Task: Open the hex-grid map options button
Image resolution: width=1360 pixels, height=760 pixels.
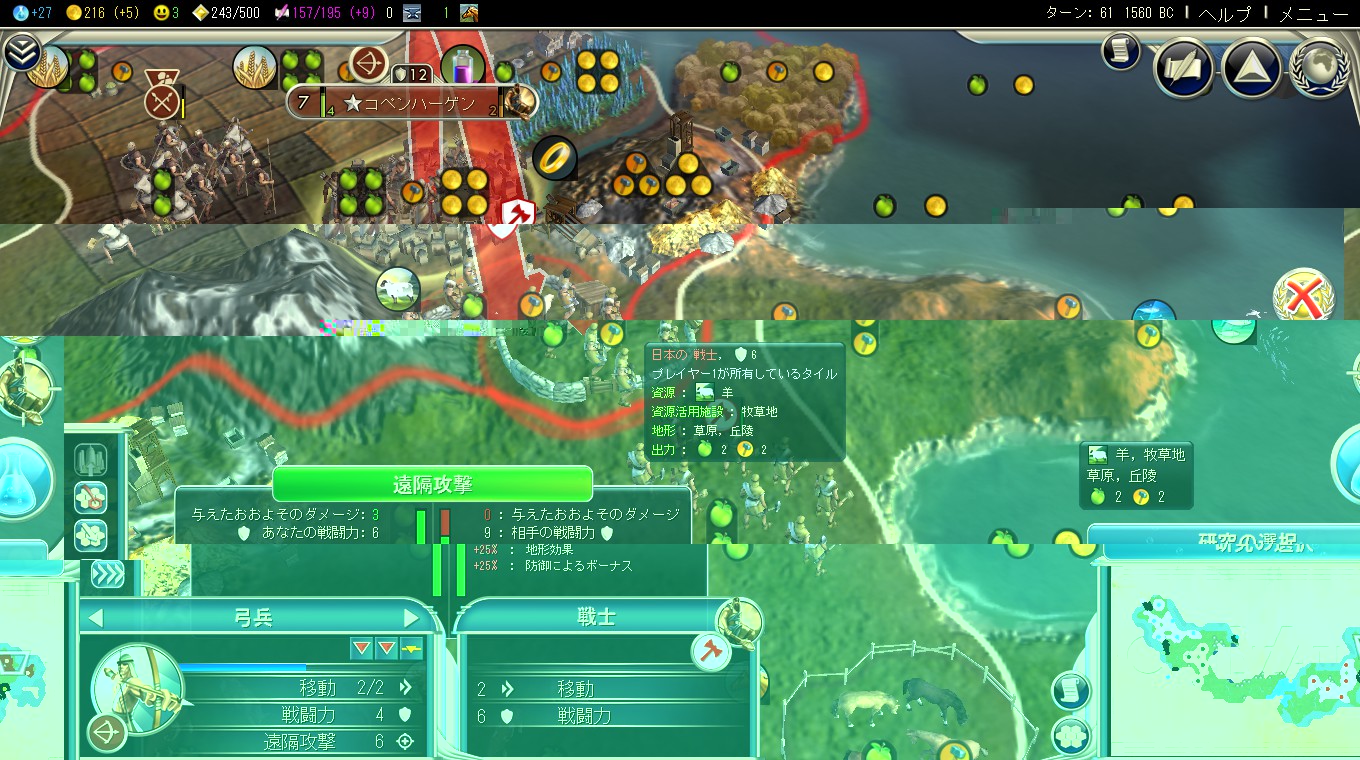Action: (1070, 736)
